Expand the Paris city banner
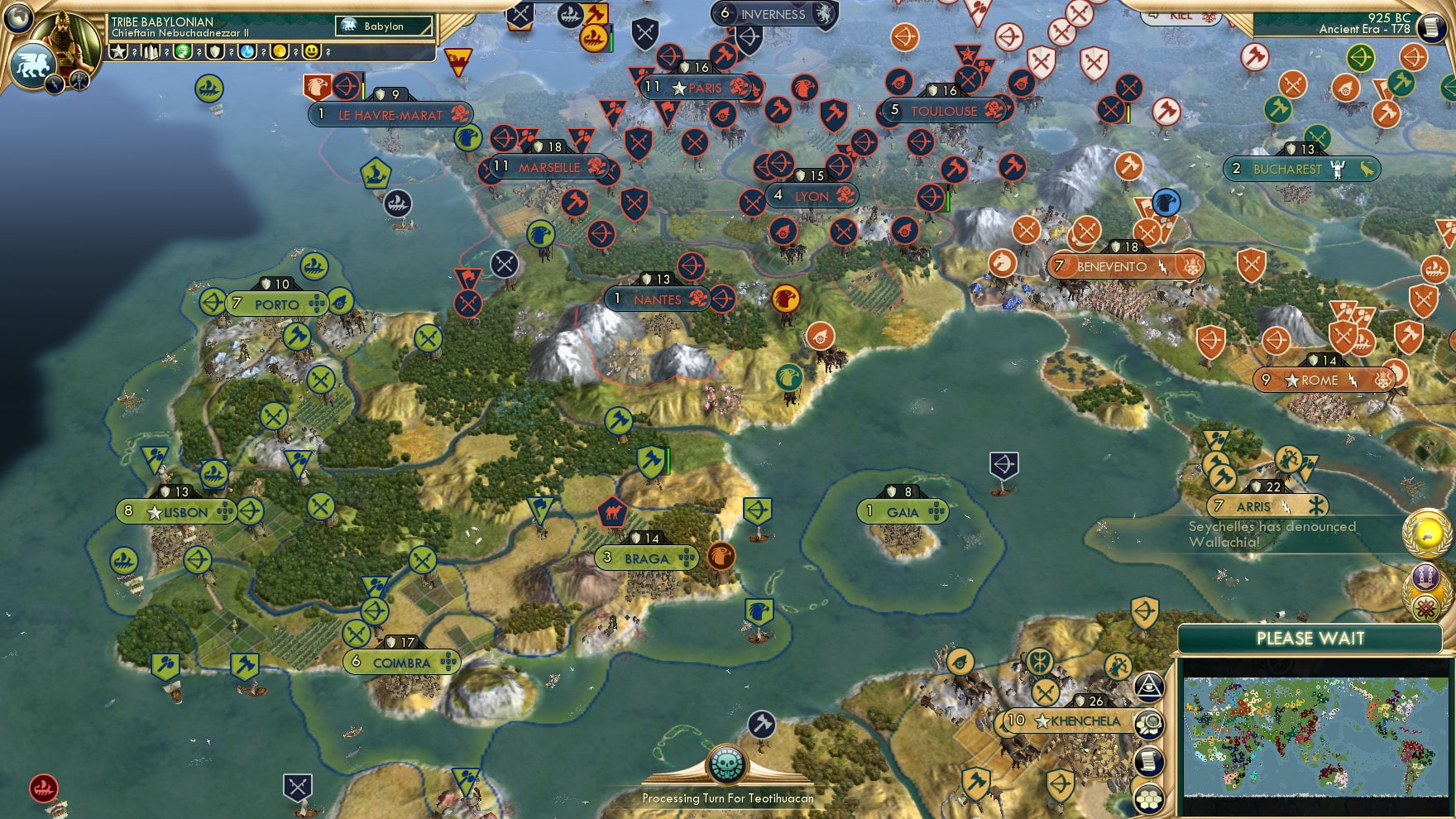This screenshot has width=1456, height=819. (x=695, y=87)
